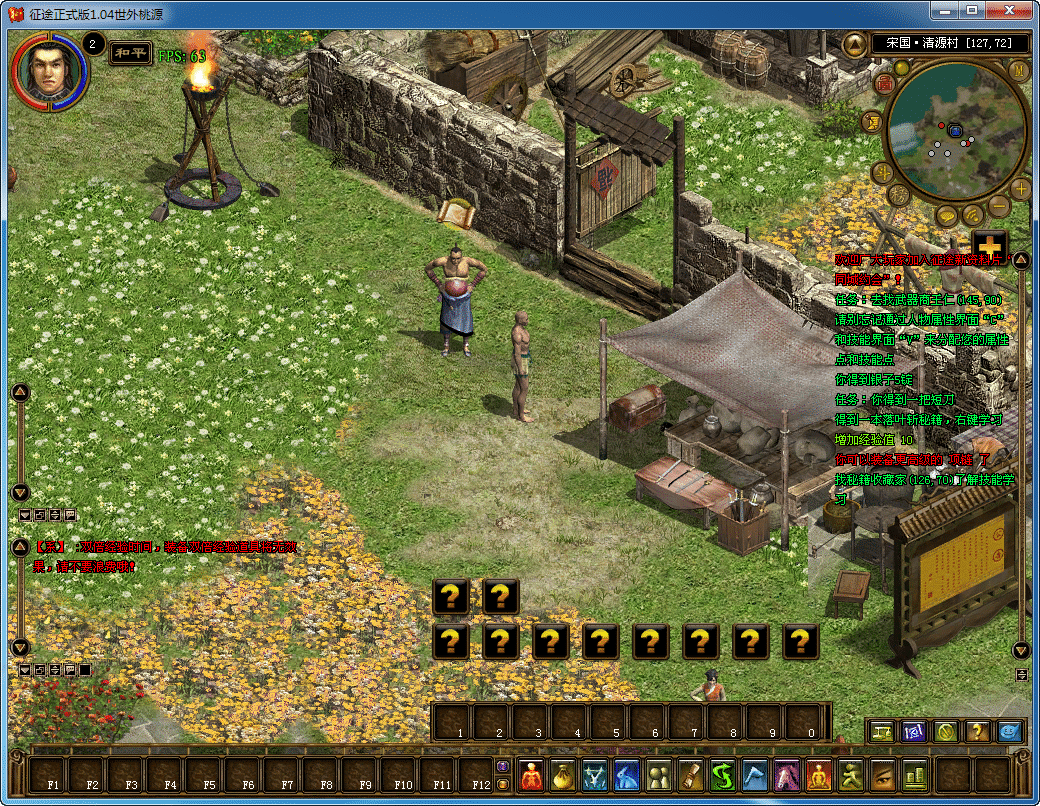Zoom in the minimap with plus button
This screenshot has width=1040, height=806.
pos(1020,187)
